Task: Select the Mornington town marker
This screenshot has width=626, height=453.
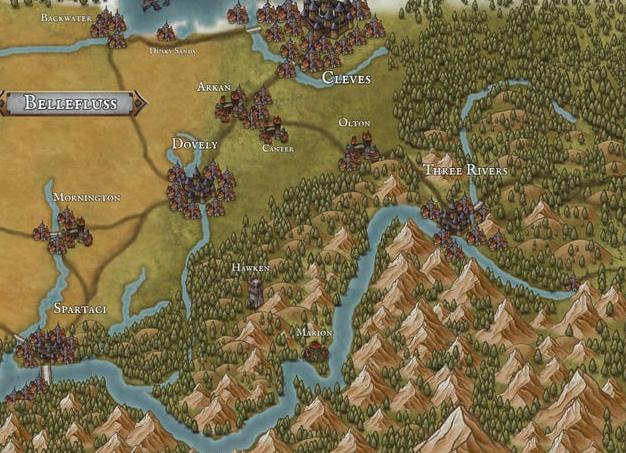Action: 63,228
